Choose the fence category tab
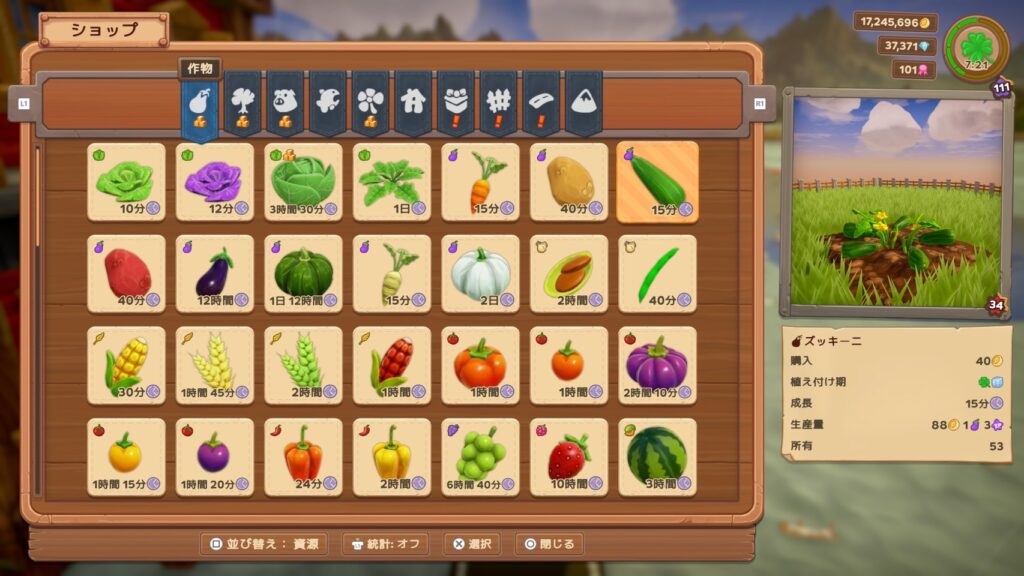 (498, 102)
